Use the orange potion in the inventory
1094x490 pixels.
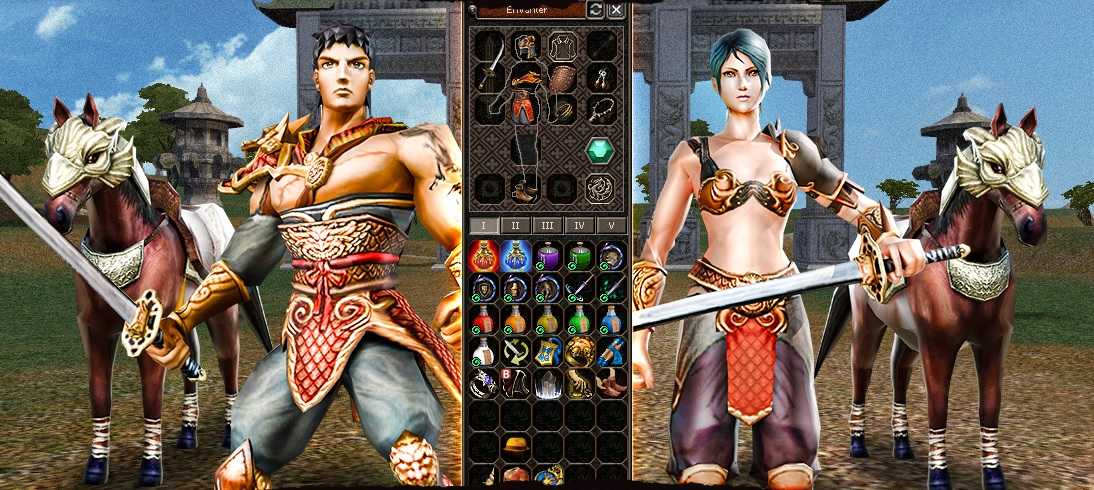(516, 320)
